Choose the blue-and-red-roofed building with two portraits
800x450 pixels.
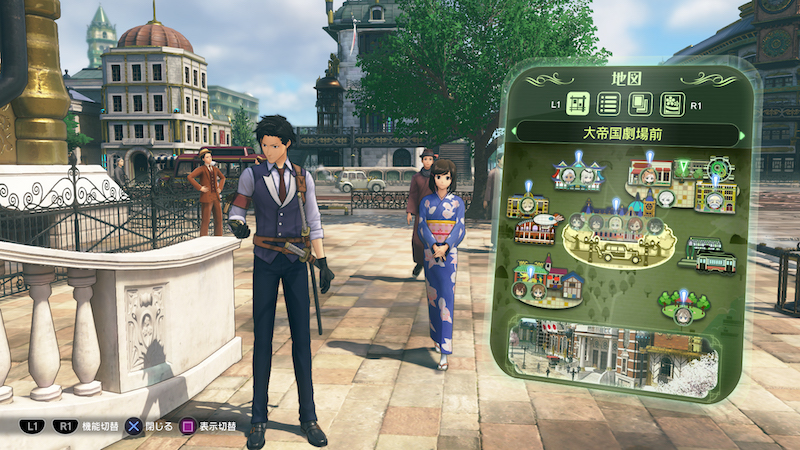pos(578,177)
